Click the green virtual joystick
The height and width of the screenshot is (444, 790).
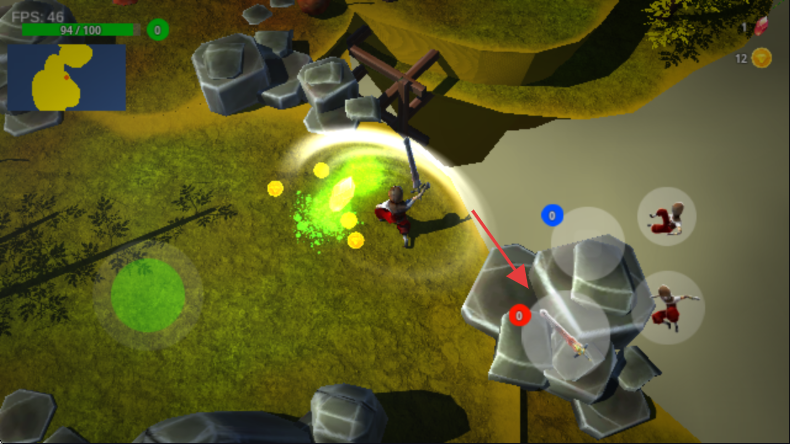coord(148,295)
